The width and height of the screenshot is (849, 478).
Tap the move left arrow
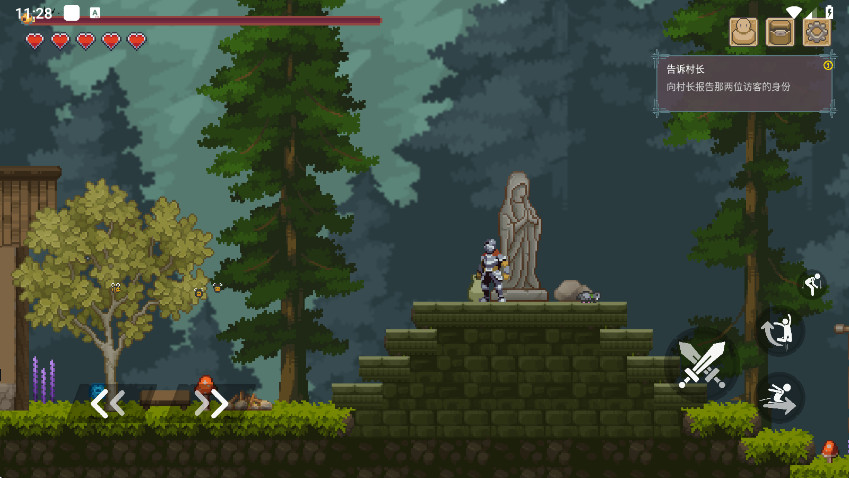(x=108, y=403)
